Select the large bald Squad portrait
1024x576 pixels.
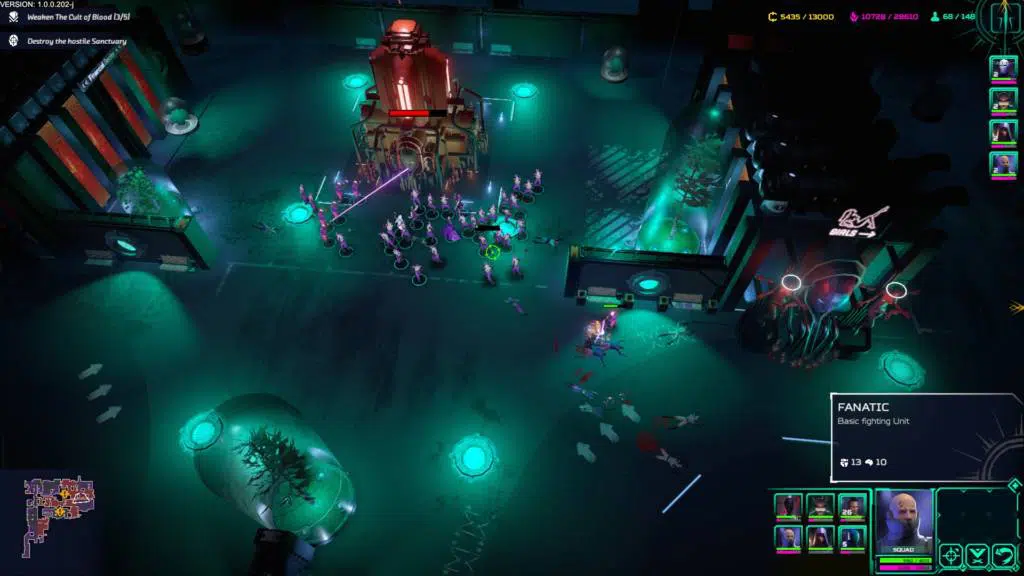coord(904,520)
